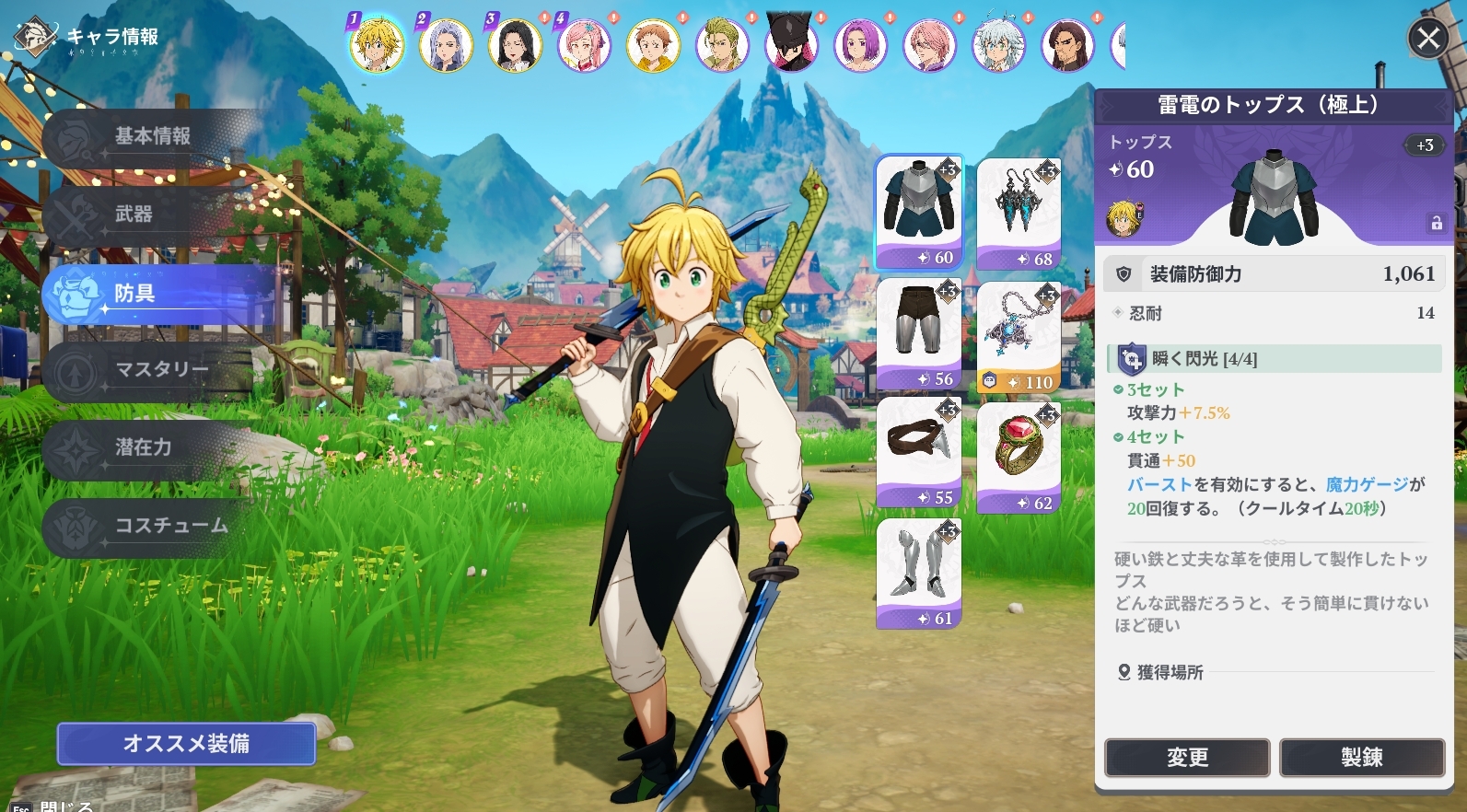Select the 防具 tab
Screen dimensions: 1467x812
(134, 294)
